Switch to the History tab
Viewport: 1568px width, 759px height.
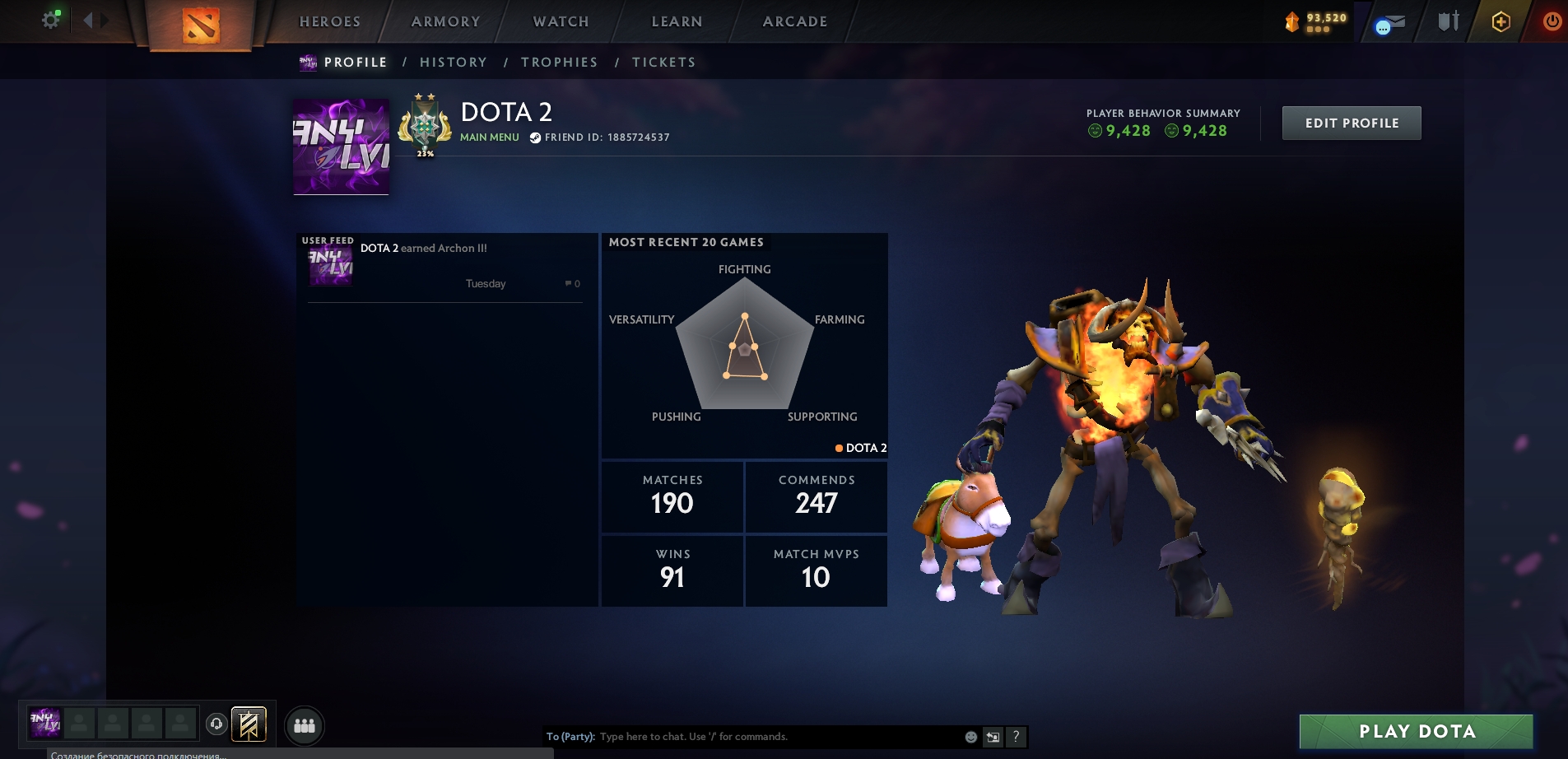454,63
